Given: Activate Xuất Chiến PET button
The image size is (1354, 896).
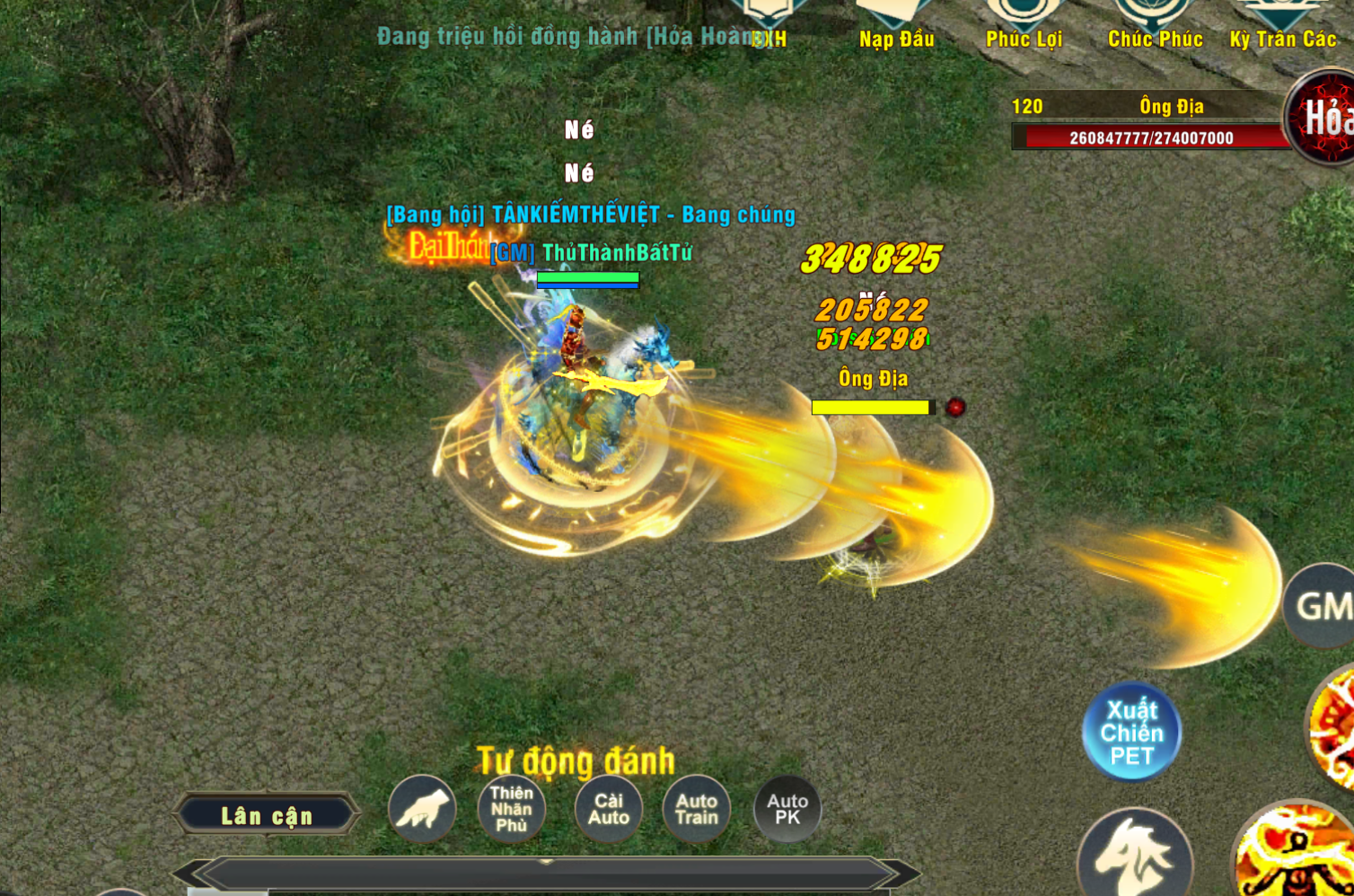Looking at the screenshot, I should [x=1131, y=732].
